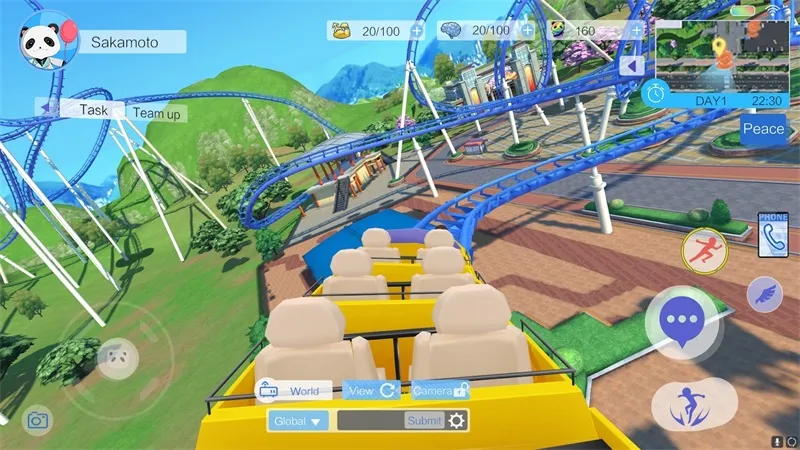
Task: Expand the Global channel dropdown
Action: click(x=298, y=421)
